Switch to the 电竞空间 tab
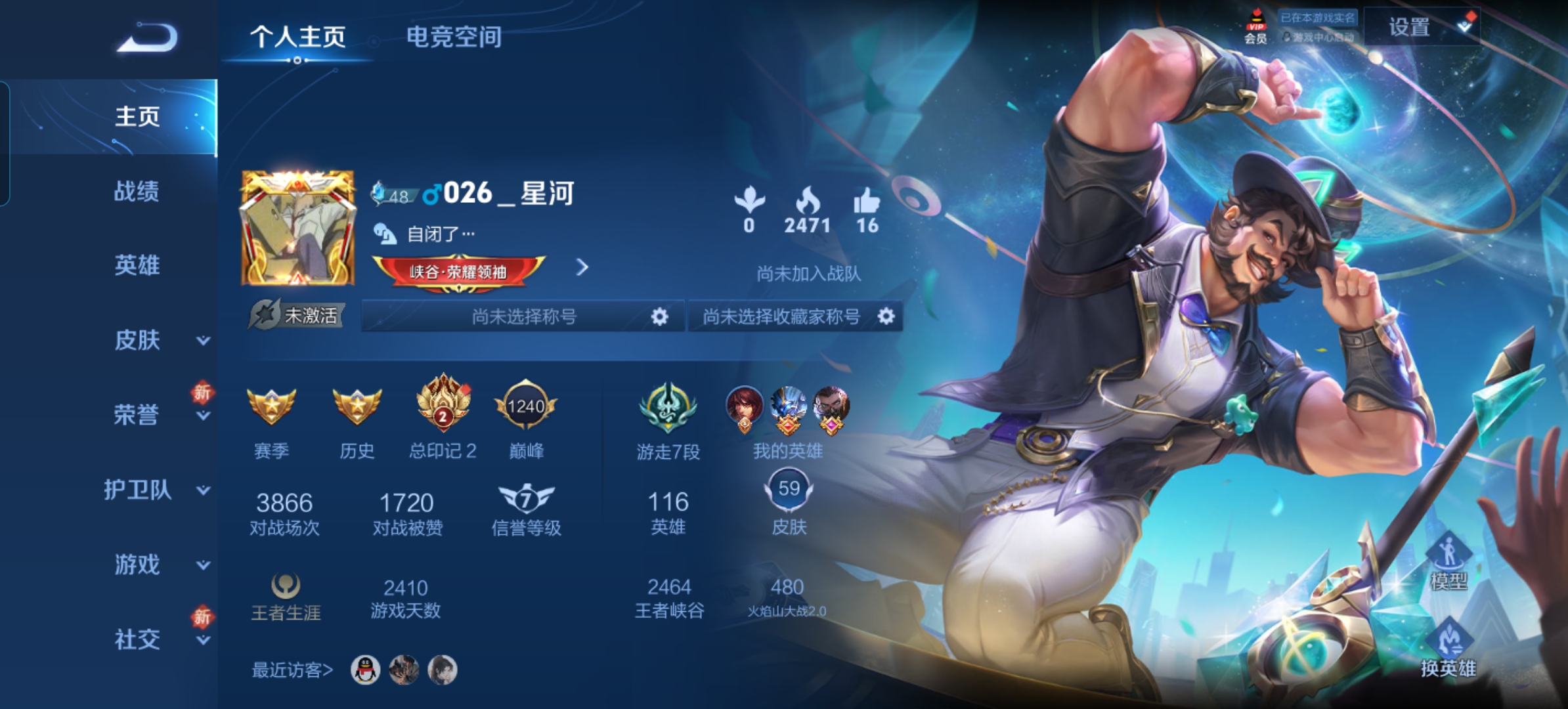Screen dimensions: 1568x709 452,37
